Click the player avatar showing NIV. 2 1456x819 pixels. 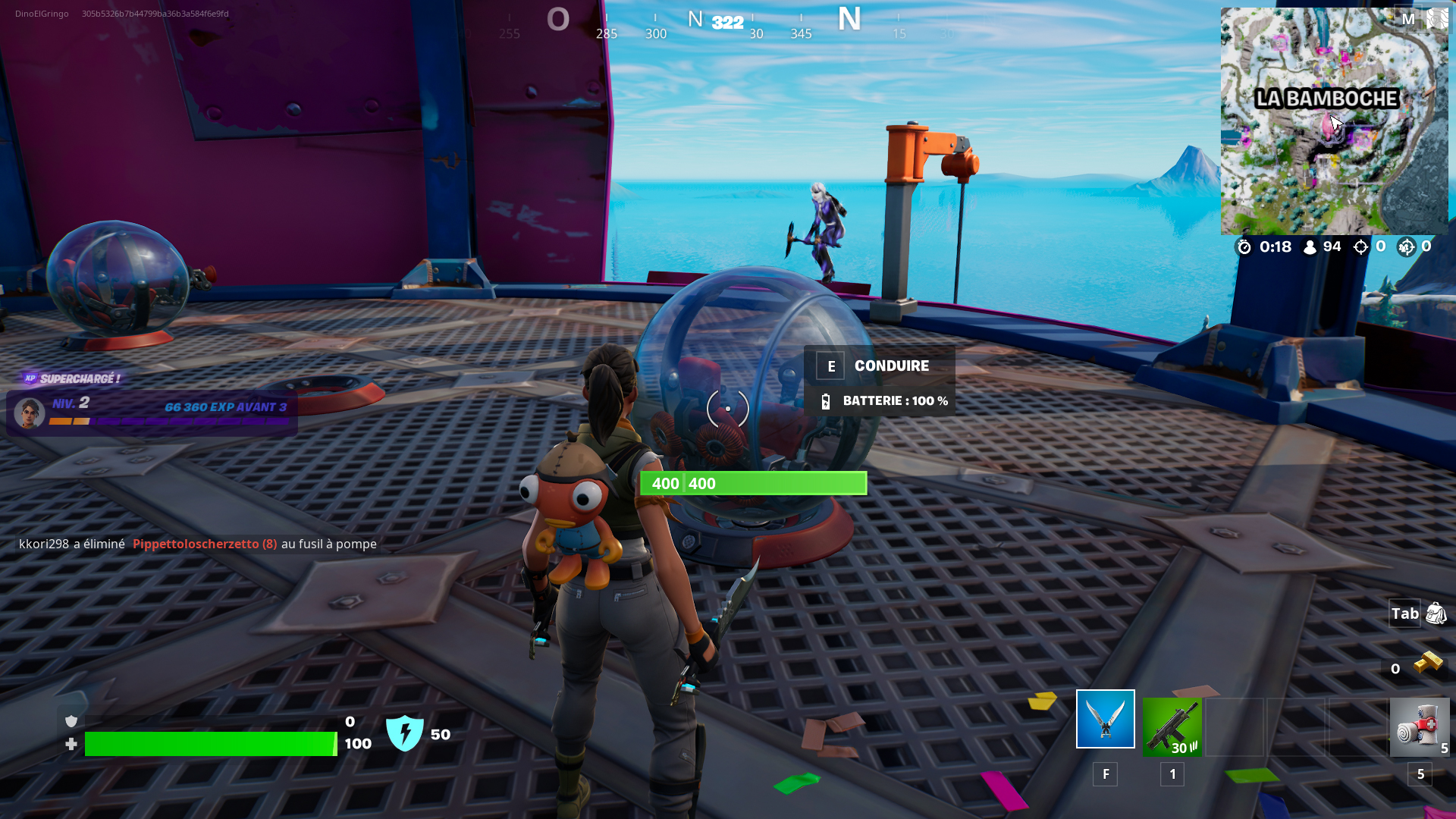pos(30,413)
